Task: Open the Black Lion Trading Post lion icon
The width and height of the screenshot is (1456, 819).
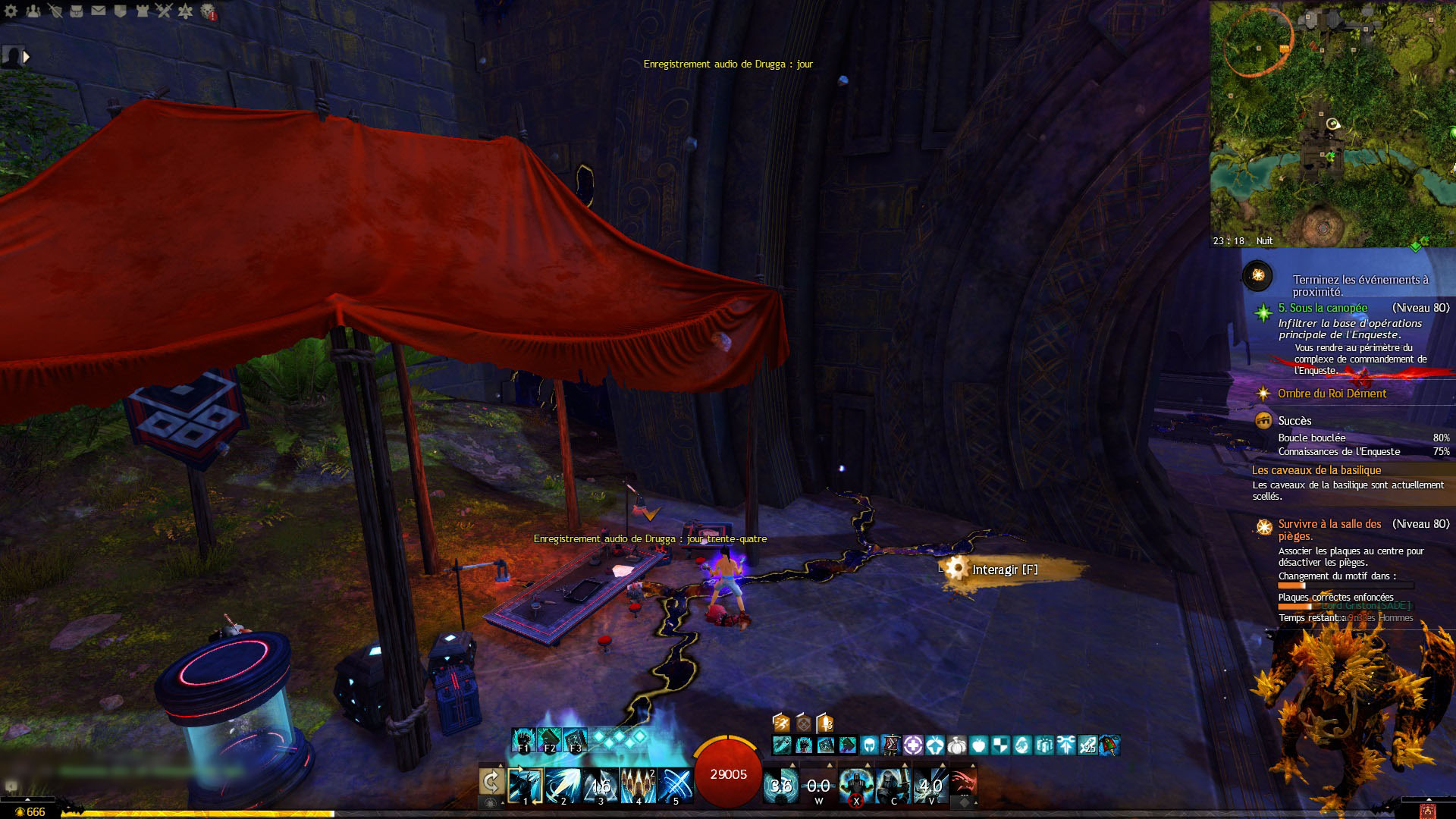Action: pyautogui.click(x=208, y=12)
